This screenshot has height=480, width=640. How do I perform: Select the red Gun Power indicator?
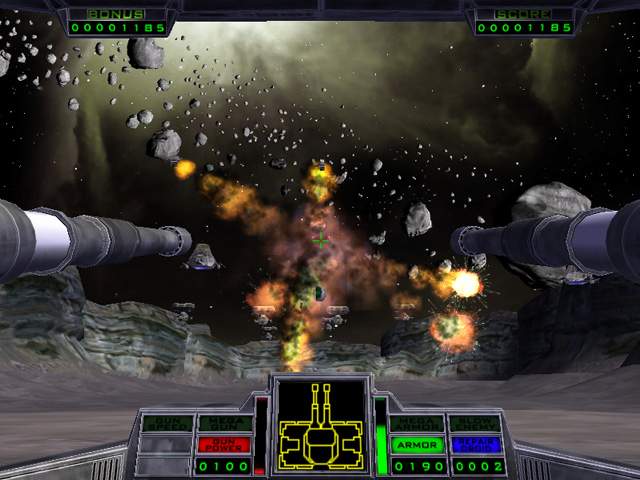tap(224, 444)
